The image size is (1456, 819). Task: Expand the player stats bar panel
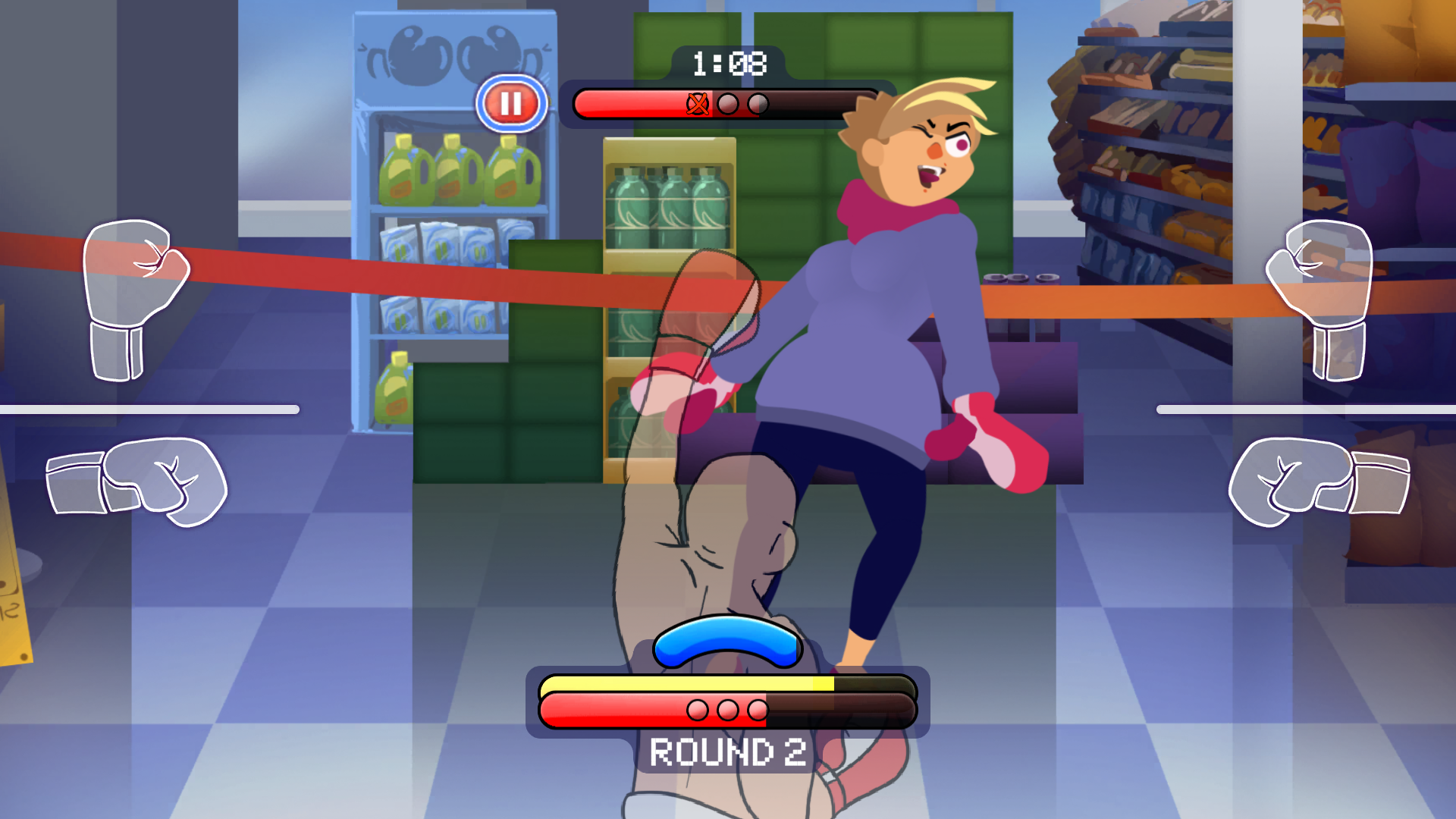coord(726,698)
